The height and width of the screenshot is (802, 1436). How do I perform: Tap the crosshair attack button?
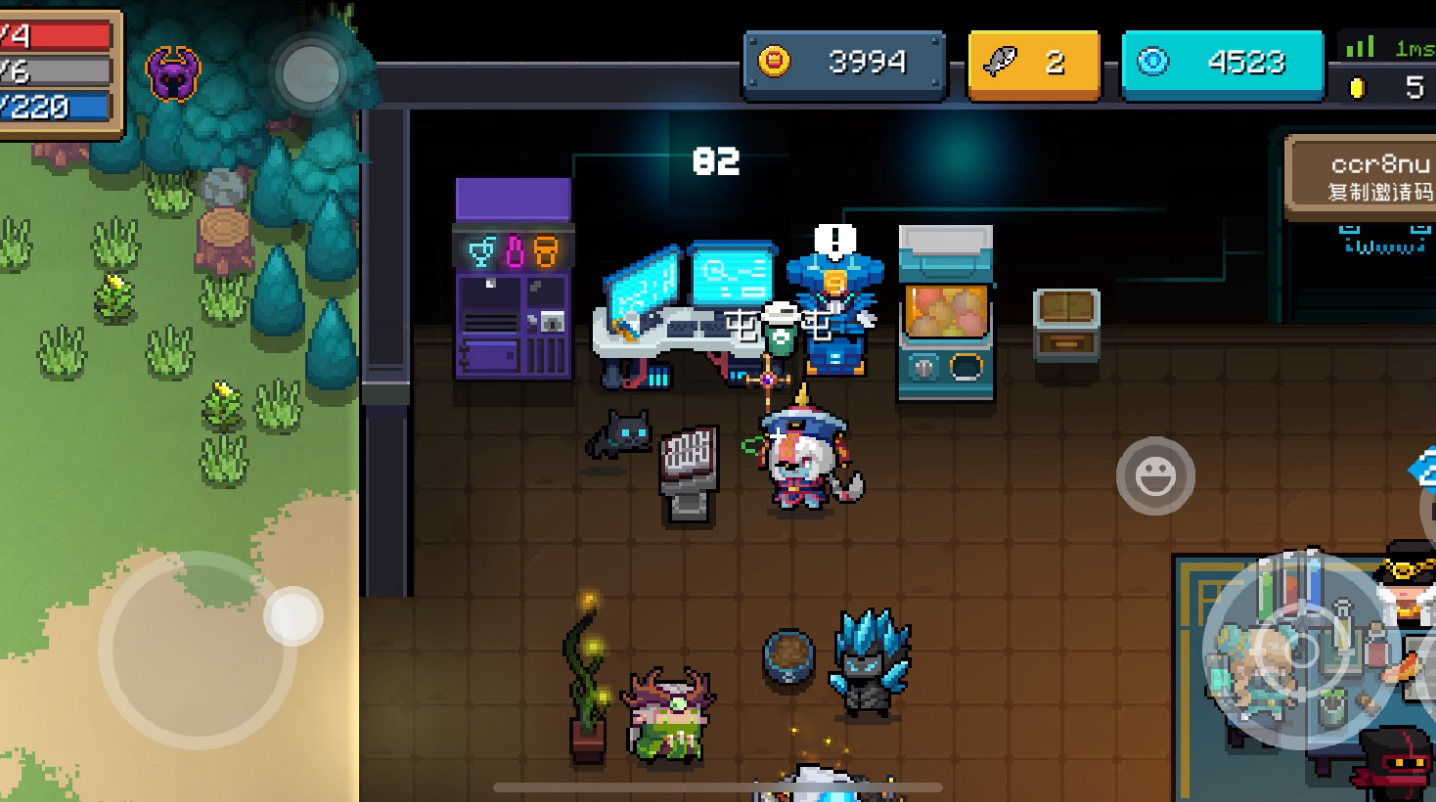tap(1301, 652)
